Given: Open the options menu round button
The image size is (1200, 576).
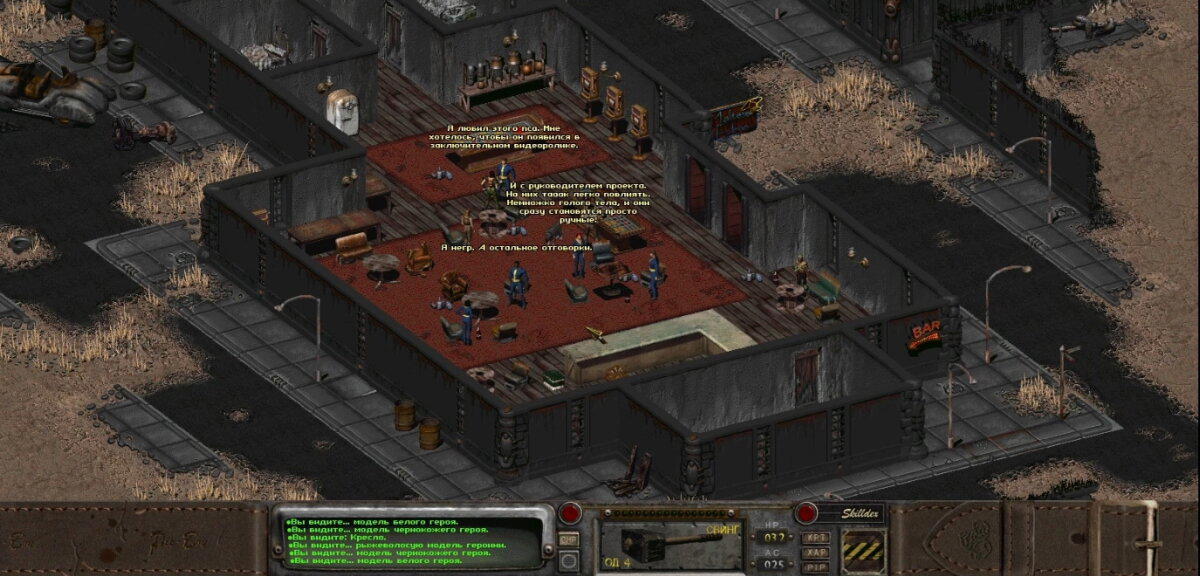Looking at the screenshot, I should pos(569,561).
